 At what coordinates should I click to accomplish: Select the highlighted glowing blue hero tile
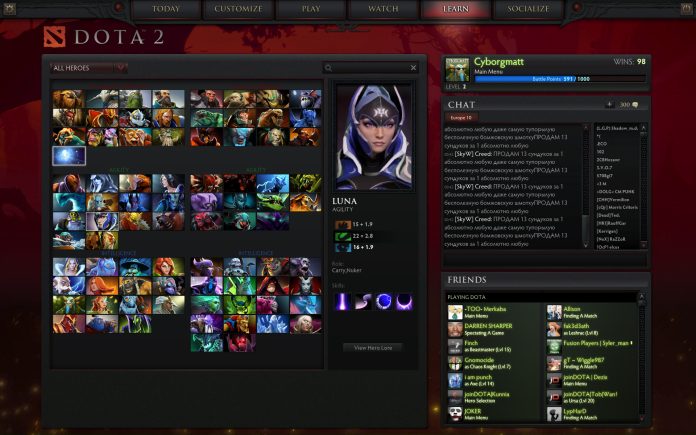click(x=69, y=155)
